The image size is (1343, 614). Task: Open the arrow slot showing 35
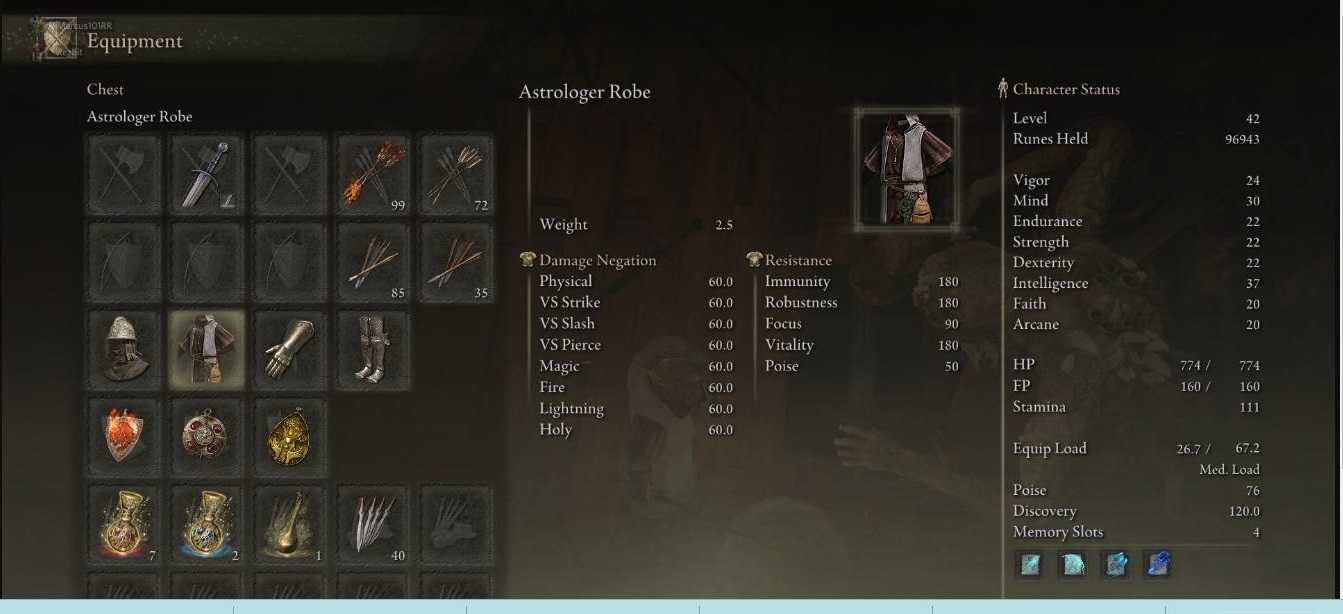coord(456,262)
